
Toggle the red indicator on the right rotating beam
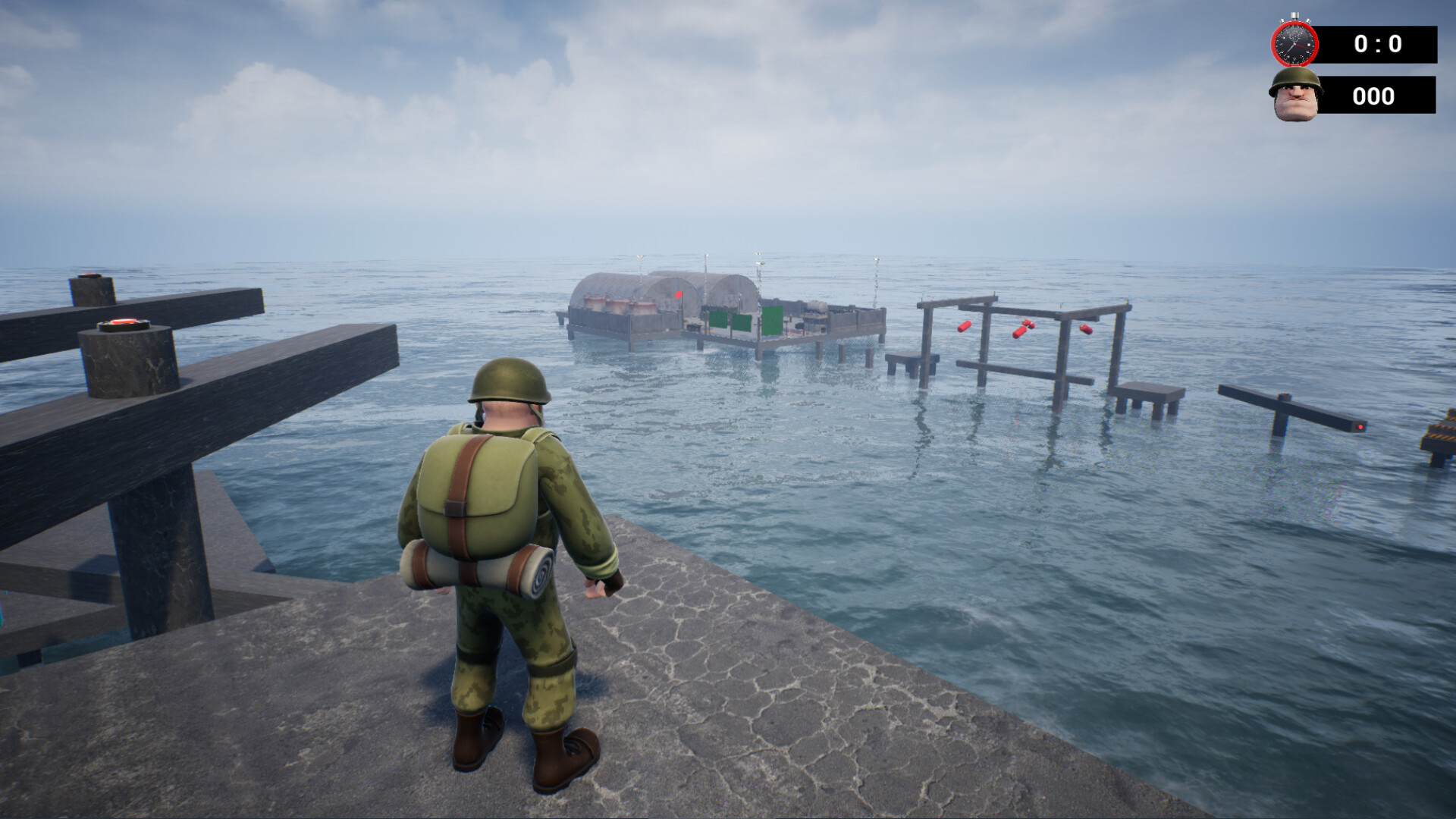[x=1361, y=428]
